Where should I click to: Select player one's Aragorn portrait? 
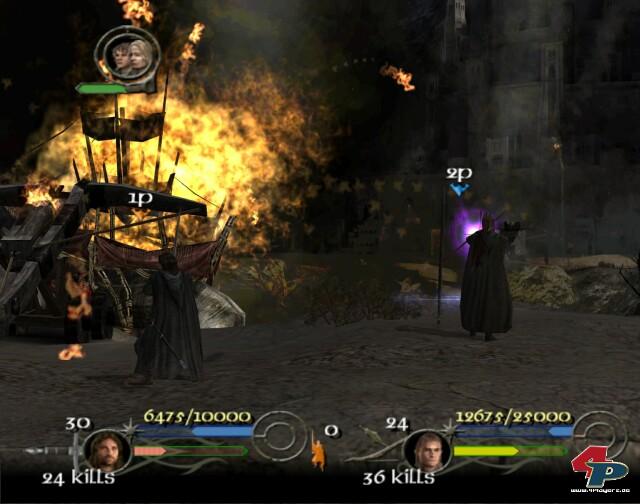coord(103,449)
